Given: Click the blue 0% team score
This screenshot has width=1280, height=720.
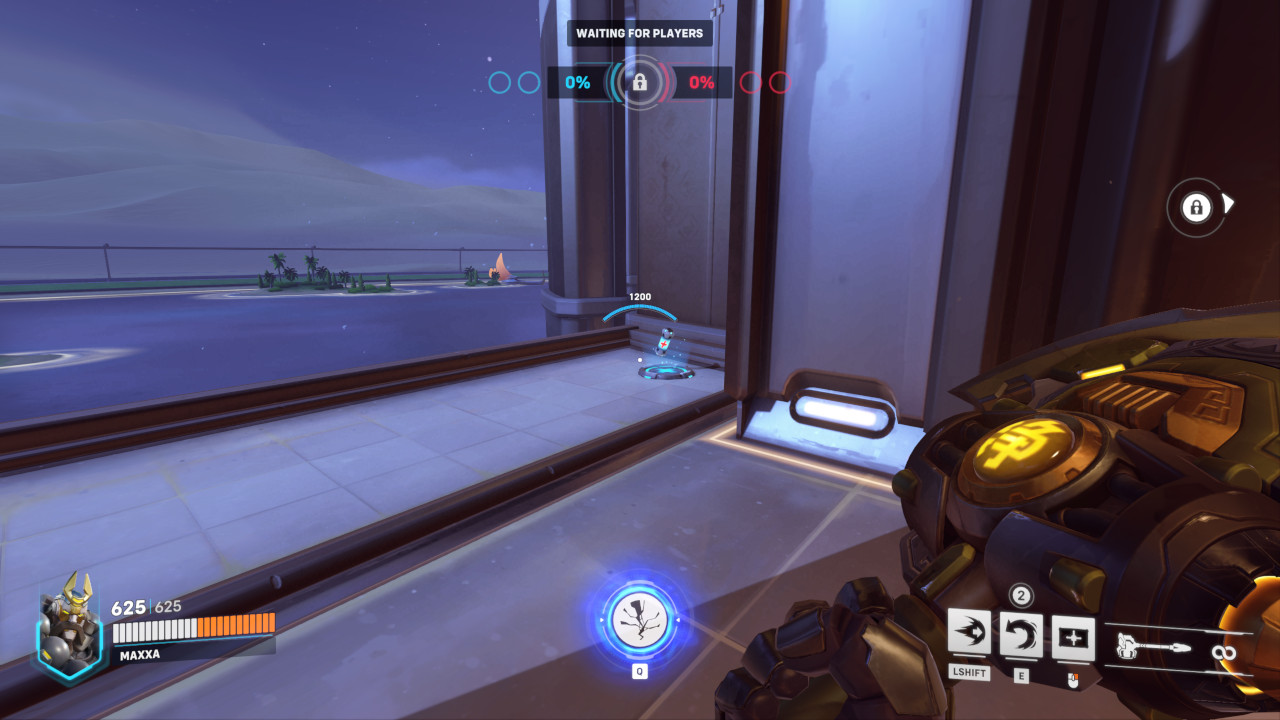Looking at the screenshot, I should pyautogui.click(x=576, y=83).
